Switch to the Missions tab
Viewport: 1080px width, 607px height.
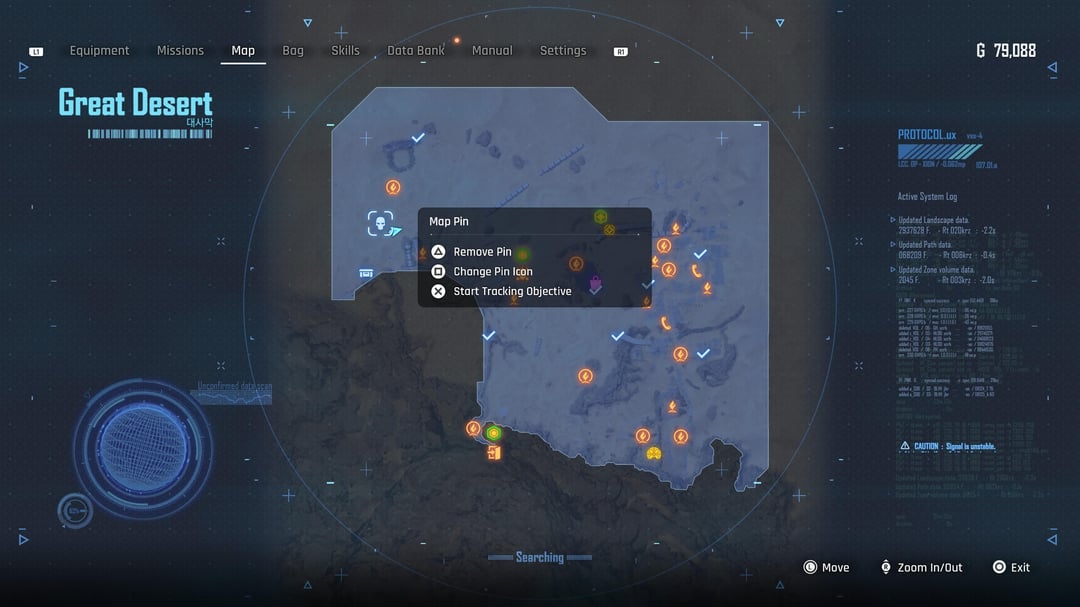click(x=180, y=51)
